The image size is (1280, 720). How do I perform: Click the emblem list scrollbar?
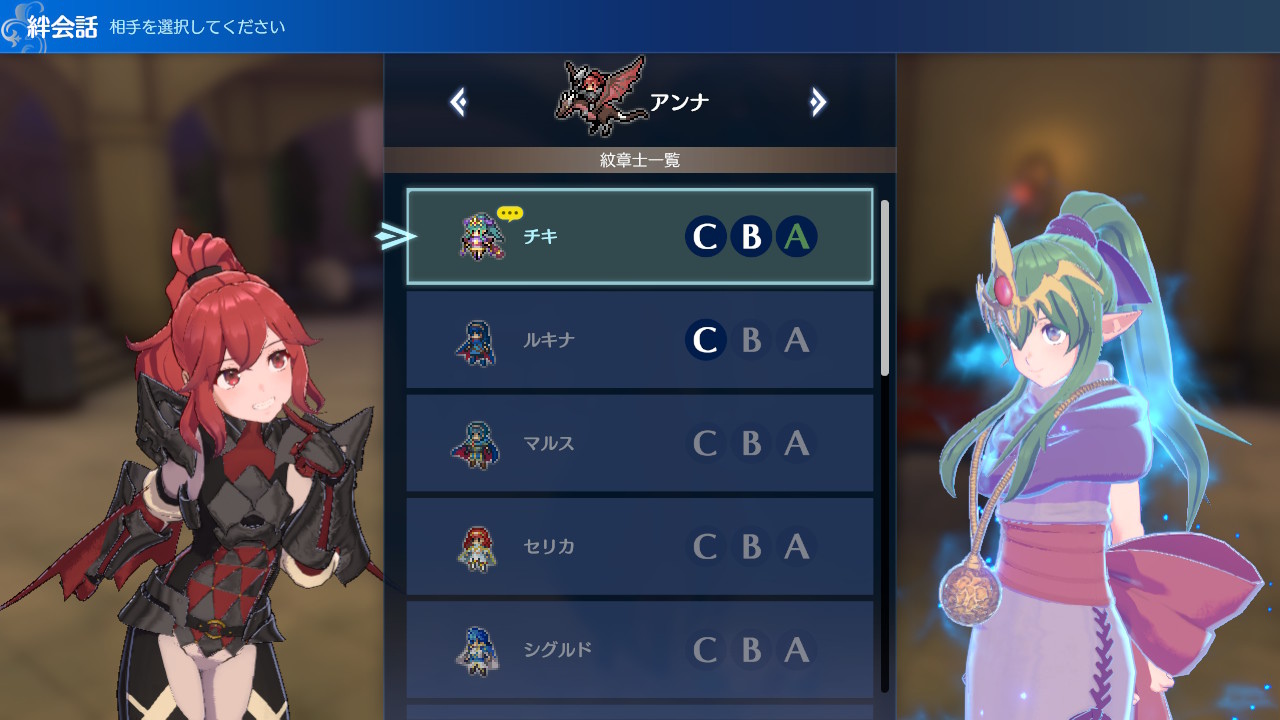coord(885,288)
